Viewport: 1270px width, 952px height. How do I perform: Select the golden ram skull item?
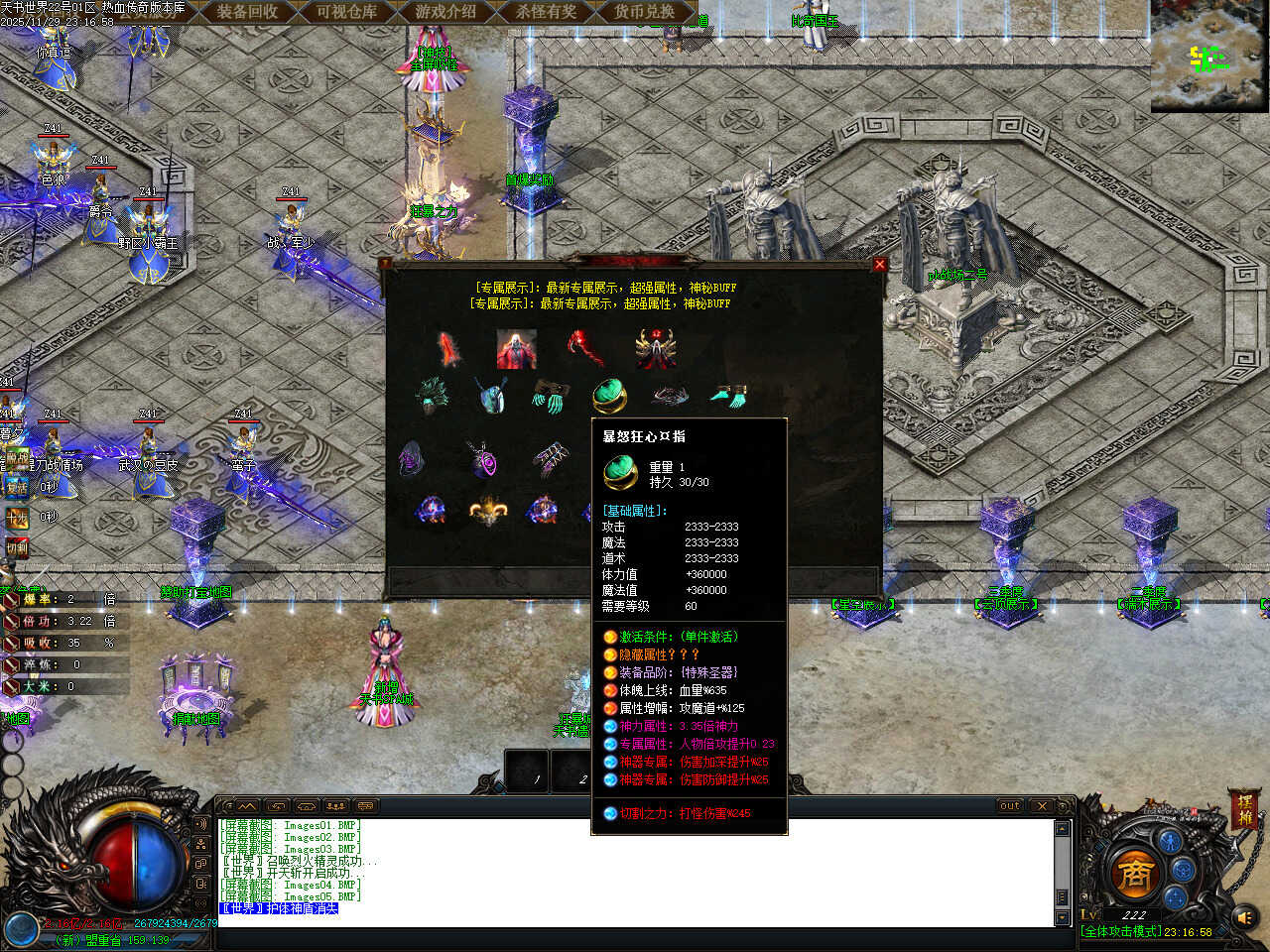pyautogui.click(x=488, y=510)
